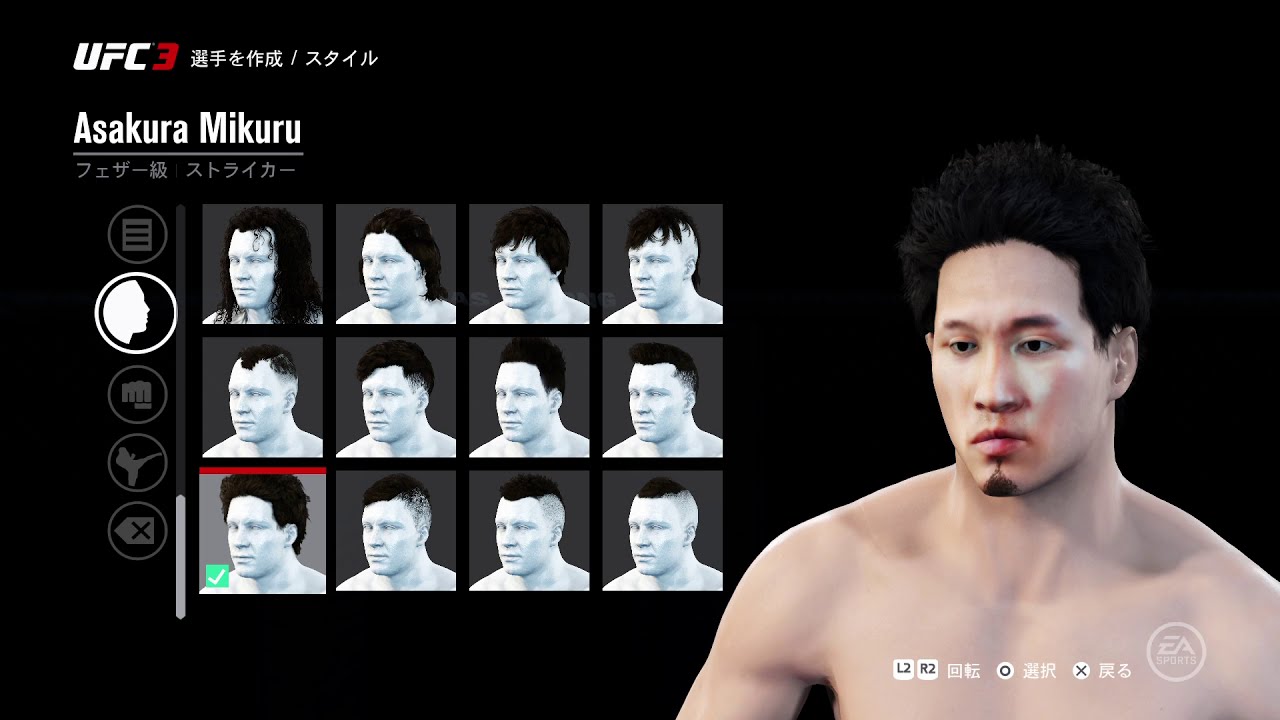Select the afro hairstyle in bottom row
1280x720 pixels.
262,531
